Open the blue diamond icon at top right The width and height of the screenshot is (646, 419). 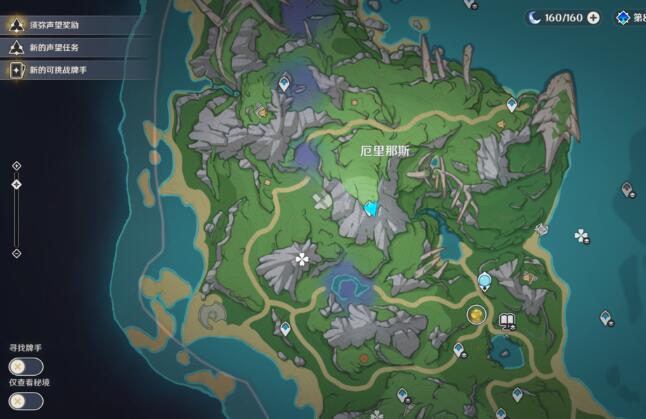pos(624,17)
